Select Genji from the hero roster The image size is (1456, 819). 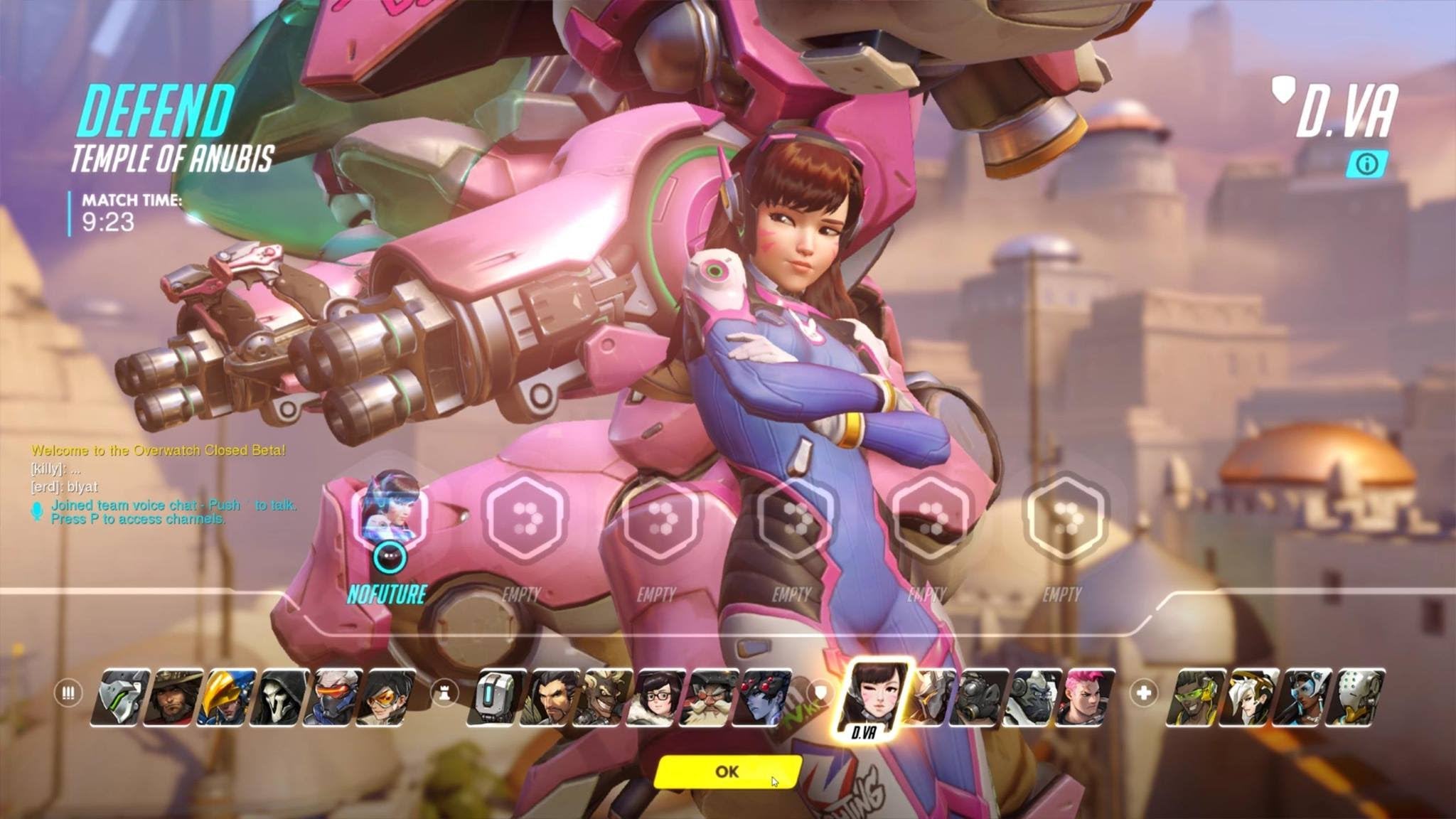click(x=121, y=697)
